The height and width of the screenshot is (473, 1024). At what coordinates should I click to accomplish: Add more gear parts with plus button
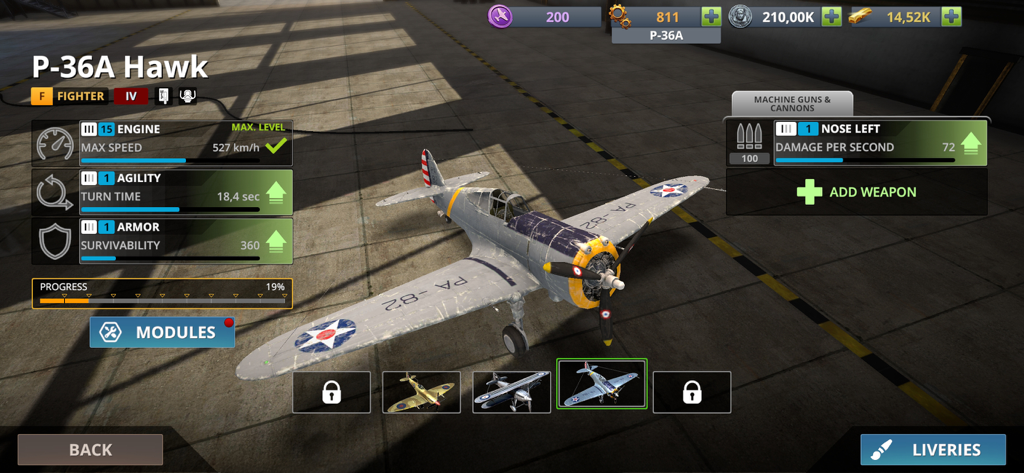click(711, 16)
